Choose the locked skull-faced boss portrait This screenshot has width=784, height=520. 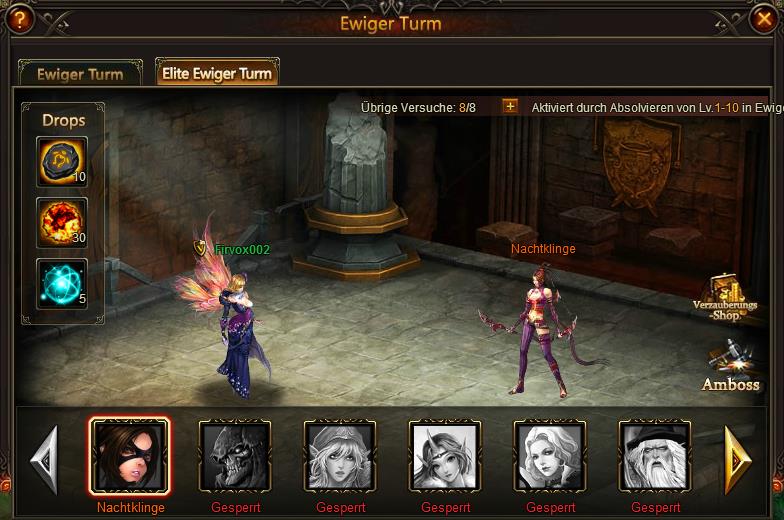point(235,456)
